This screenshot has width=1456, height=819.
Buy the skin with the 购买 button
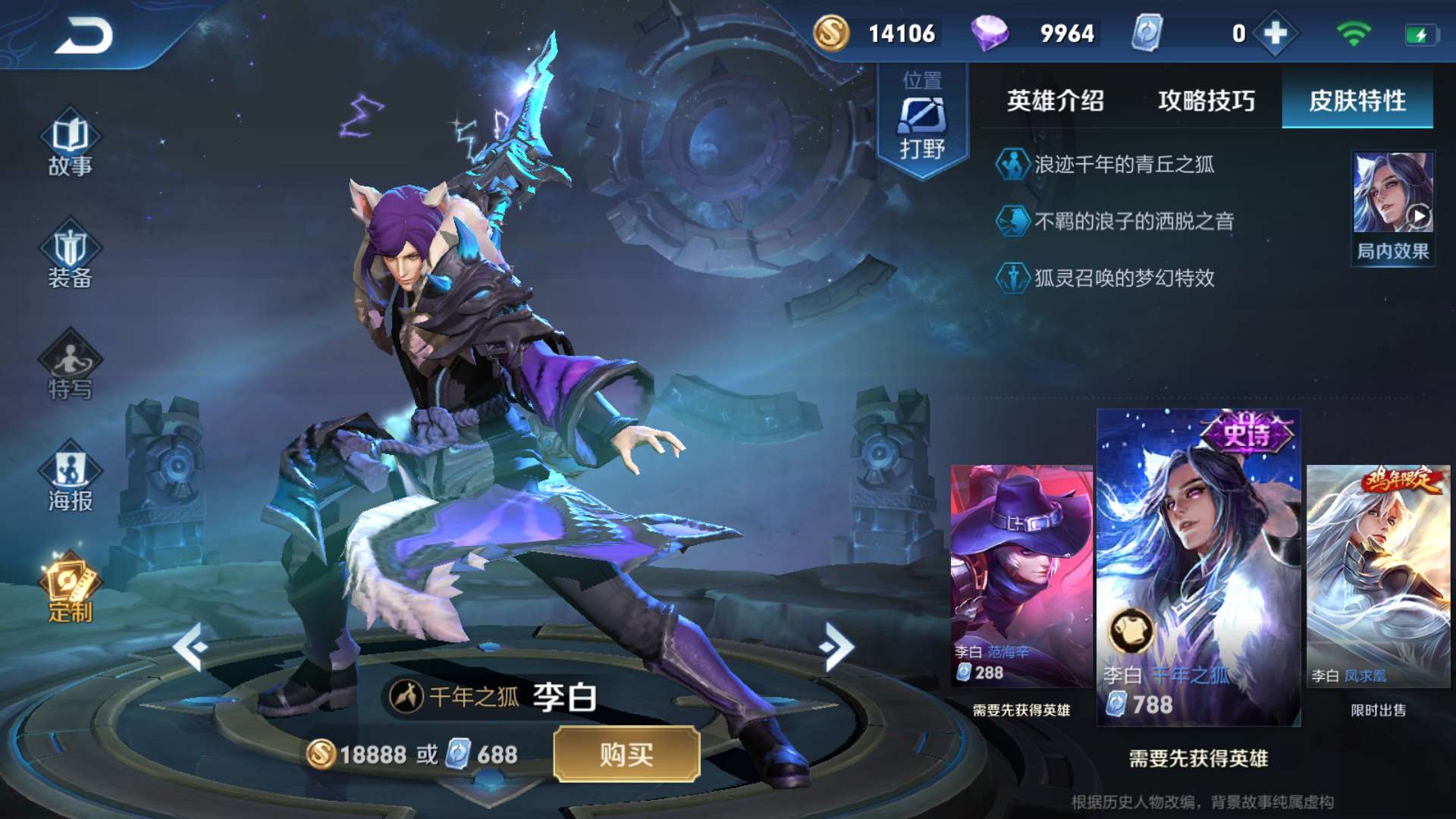click(x=626, y=754)
